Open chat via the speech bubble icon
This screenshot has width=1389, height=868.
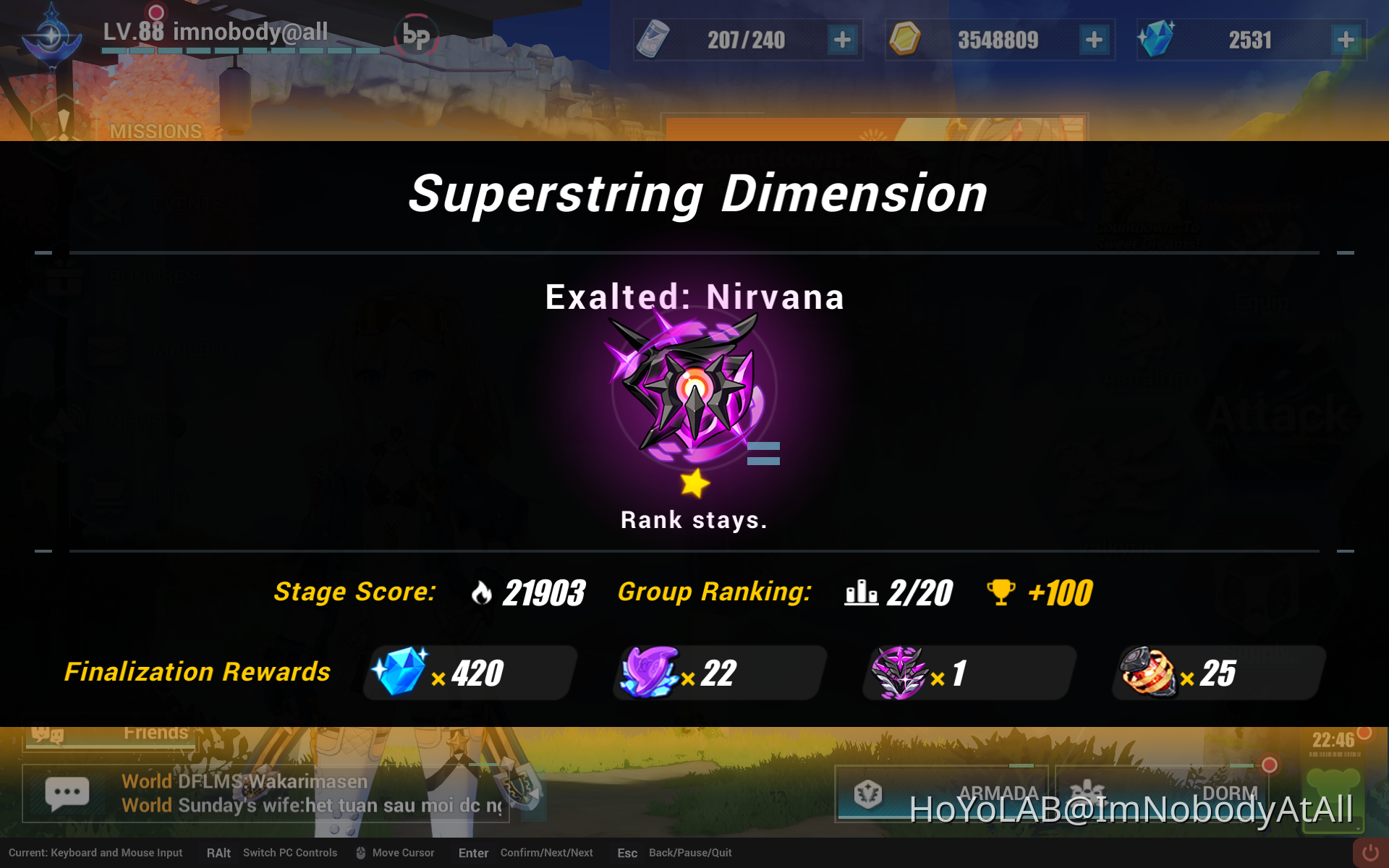click(x=67, y=792)
